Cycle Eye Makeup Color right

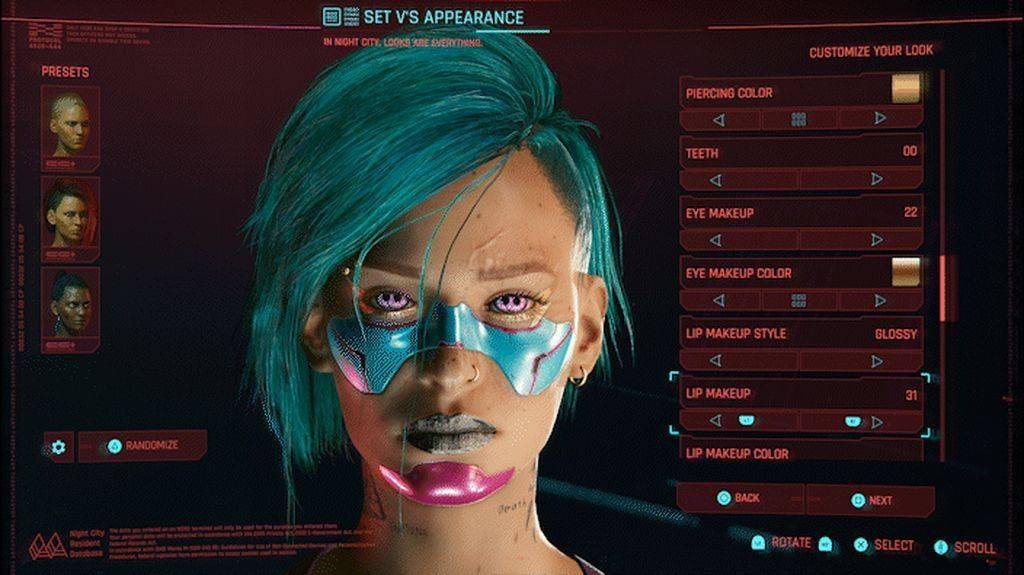click(x=879, y=300)
